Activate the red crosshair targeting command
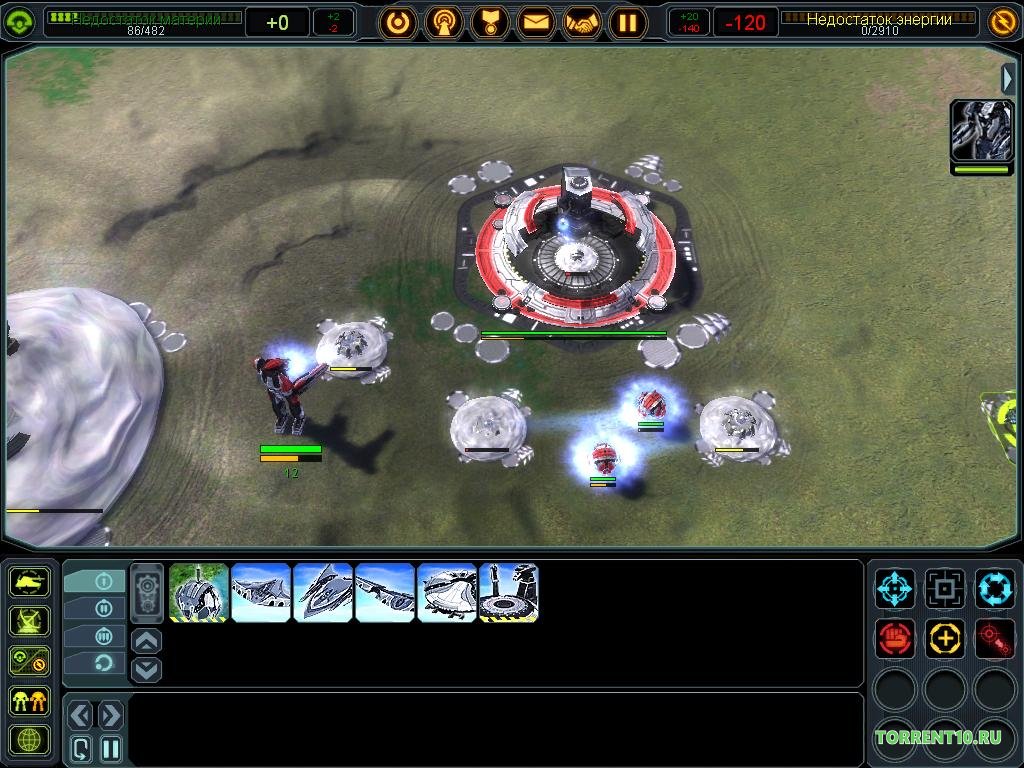This screenshot has width=1024, height=768. pyautogui.click(x=994, y=637)
